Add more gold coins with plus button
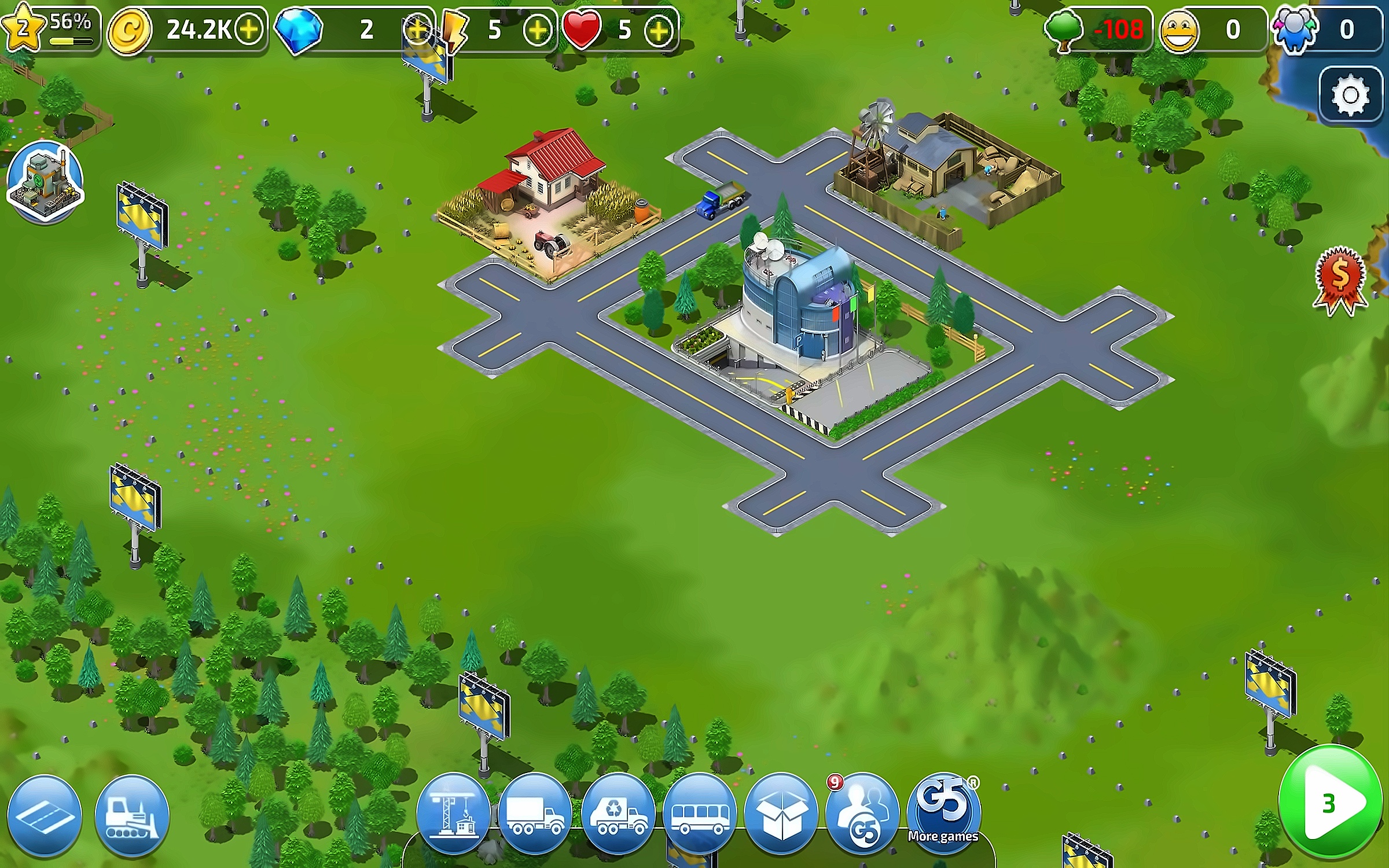Viewport: 1389px width, 868px height. pos(249,29)
